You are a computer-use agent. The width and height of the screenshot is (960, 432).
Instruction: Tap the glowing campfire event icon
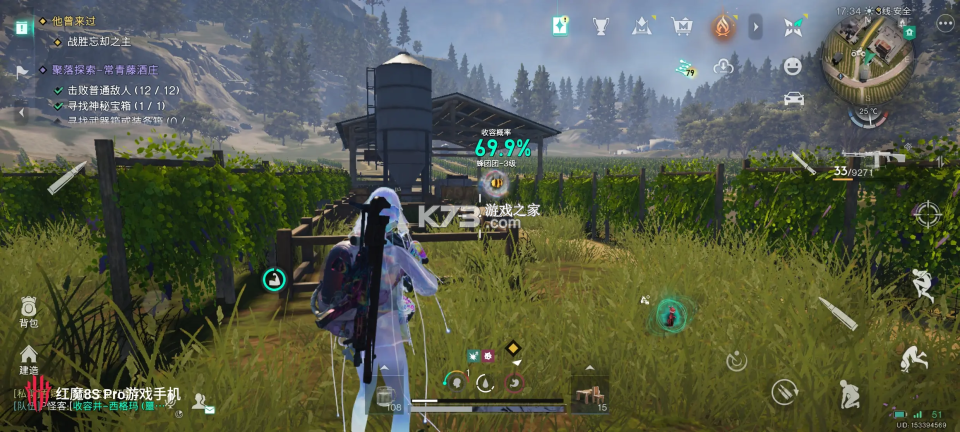[723, 26]
